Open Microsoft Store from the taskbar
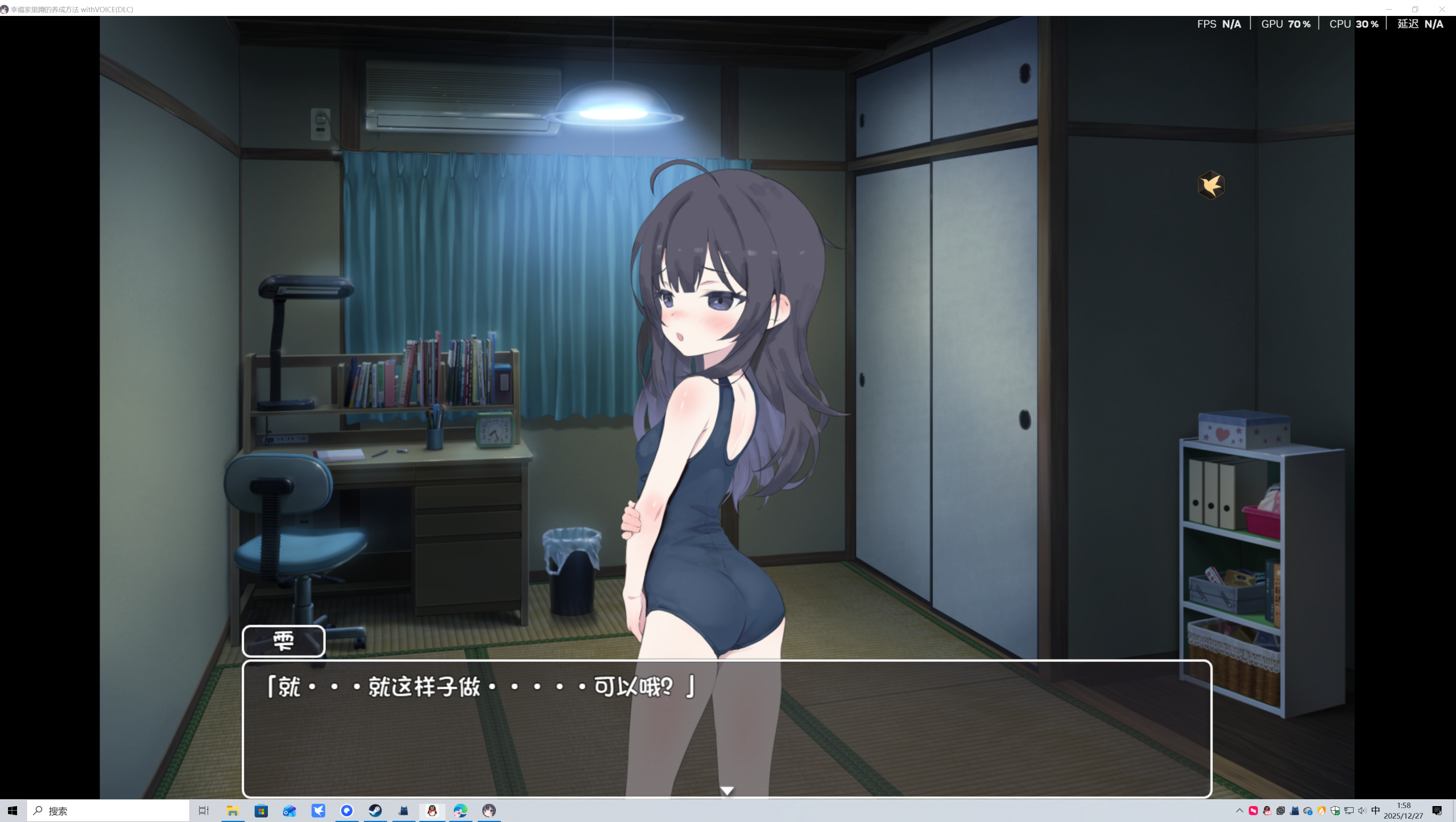1456x822 pixels. click(261, 811)
